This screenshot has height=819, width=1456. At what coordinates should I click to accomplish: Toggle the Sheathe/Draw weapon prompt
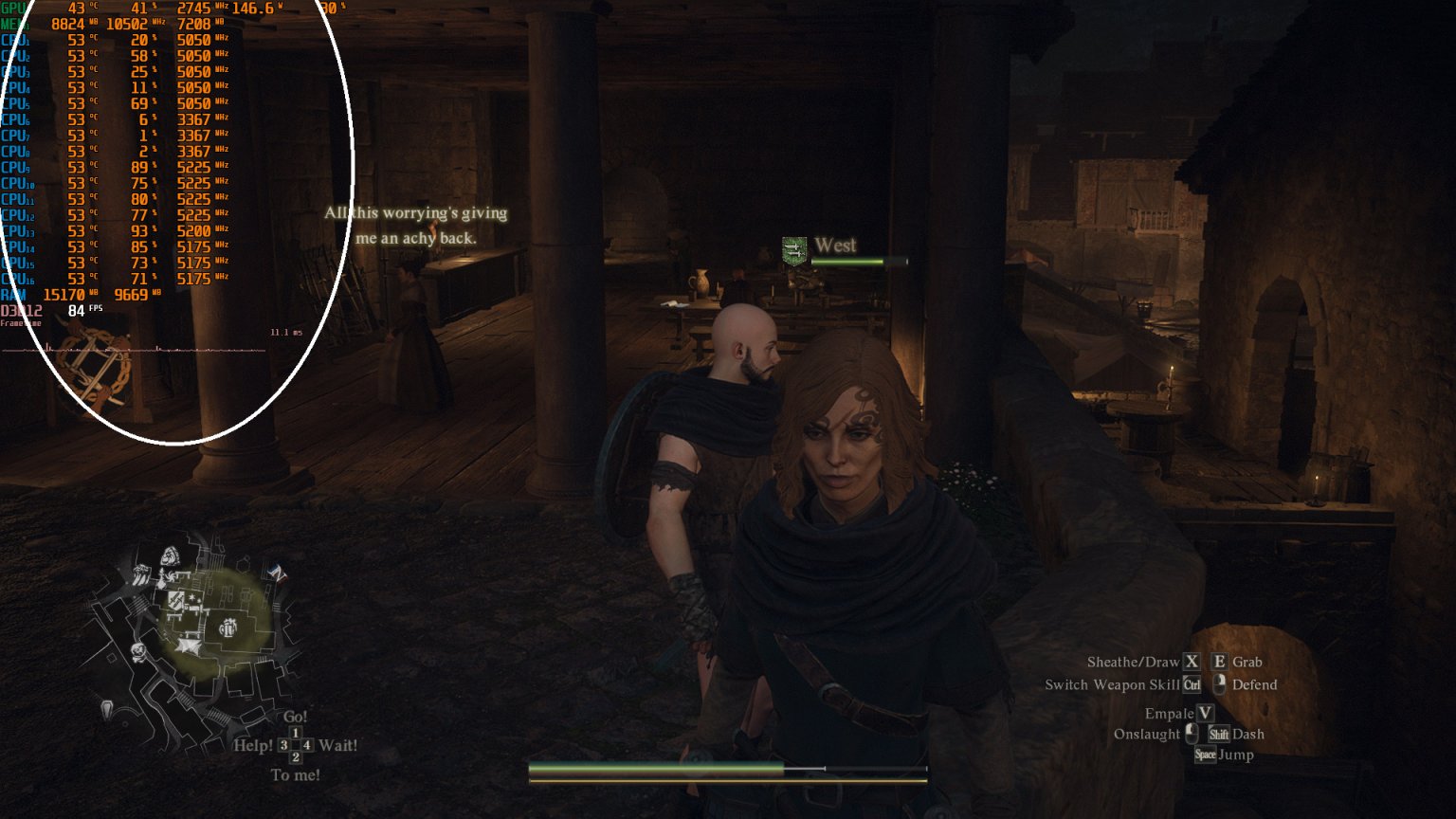click(1134, 662)
